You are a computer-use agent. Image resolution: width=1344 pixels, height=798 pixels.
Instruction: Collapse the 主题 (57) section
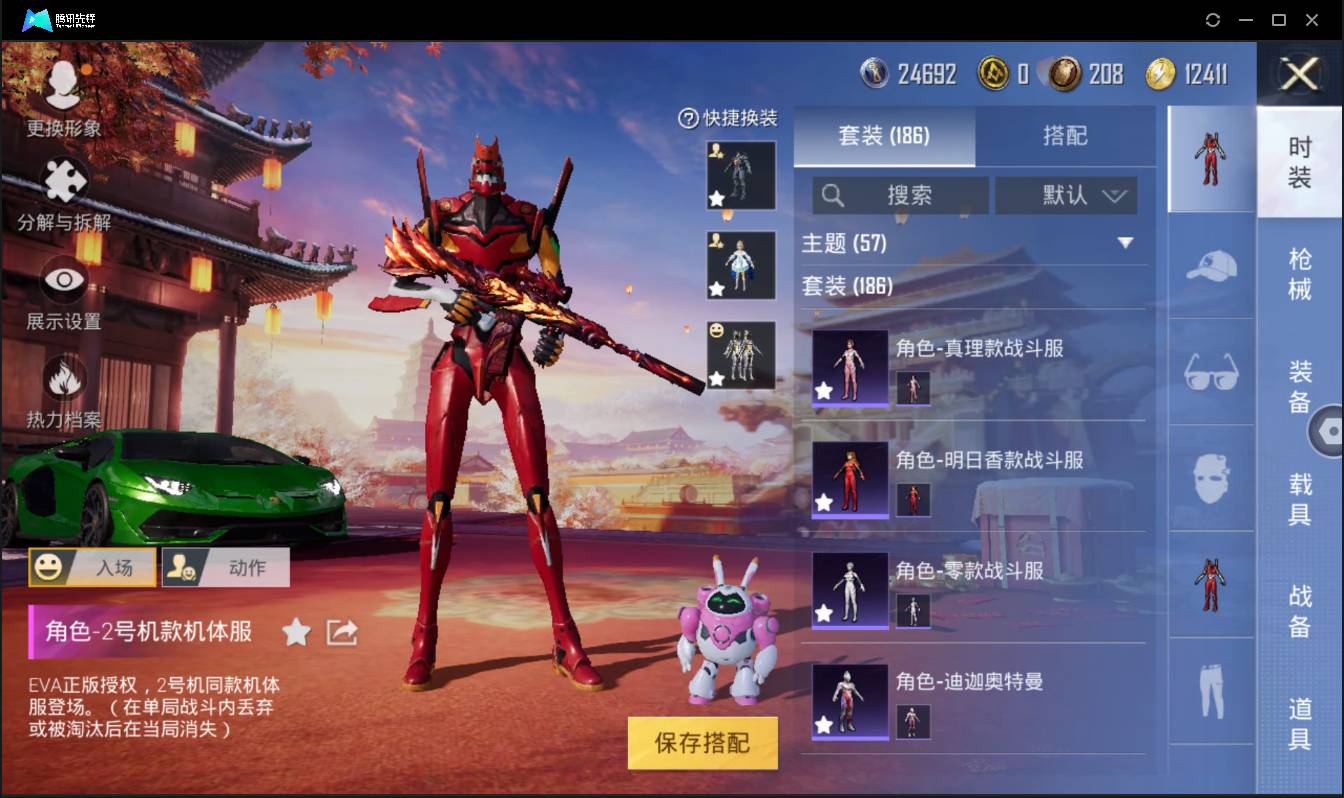[1126, 242]
